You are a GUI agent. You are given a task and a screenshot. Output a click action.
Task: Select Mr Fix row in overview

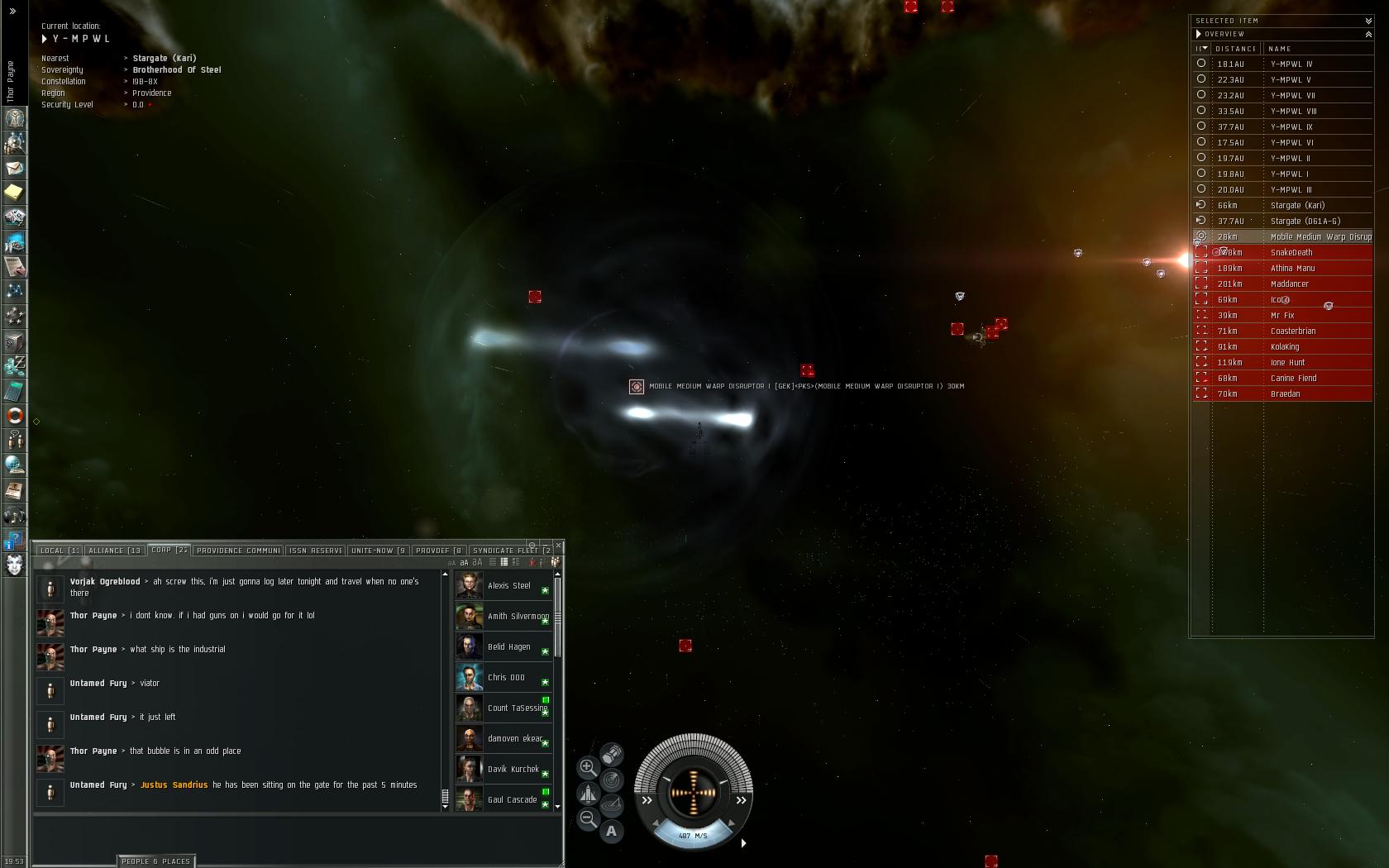tap(1282, 316)
